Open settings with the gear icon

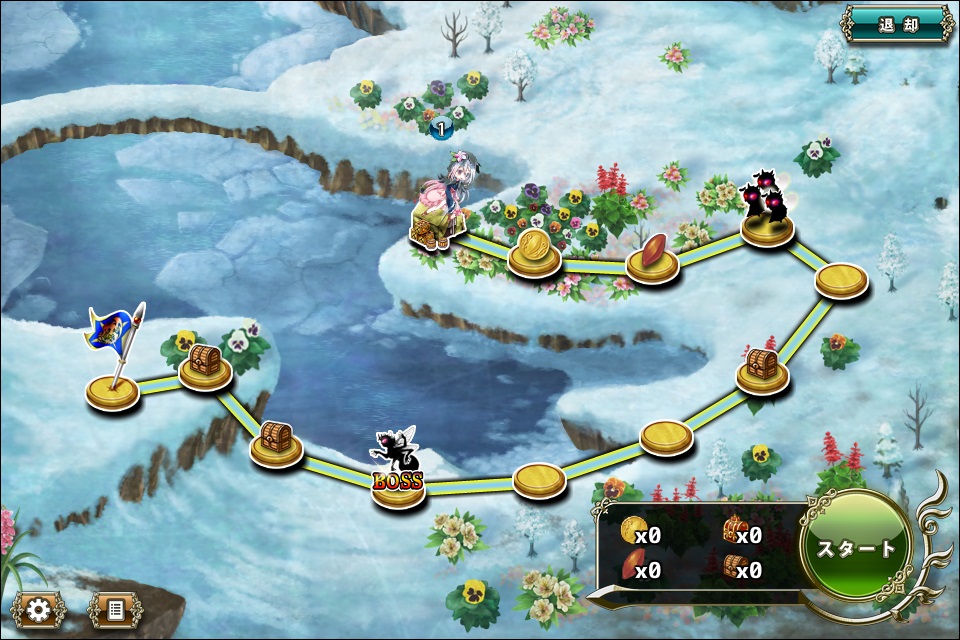(x=40, y=609)
